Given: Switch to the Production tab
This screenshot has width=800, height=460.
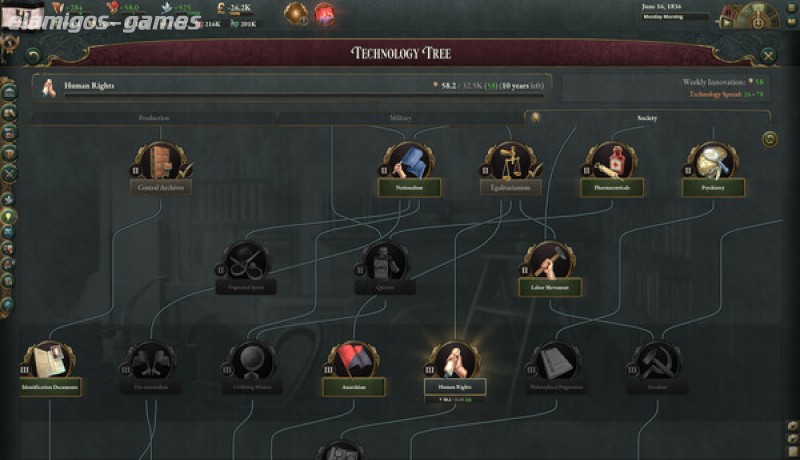Looking at the screenshot, I should (153, 118).
